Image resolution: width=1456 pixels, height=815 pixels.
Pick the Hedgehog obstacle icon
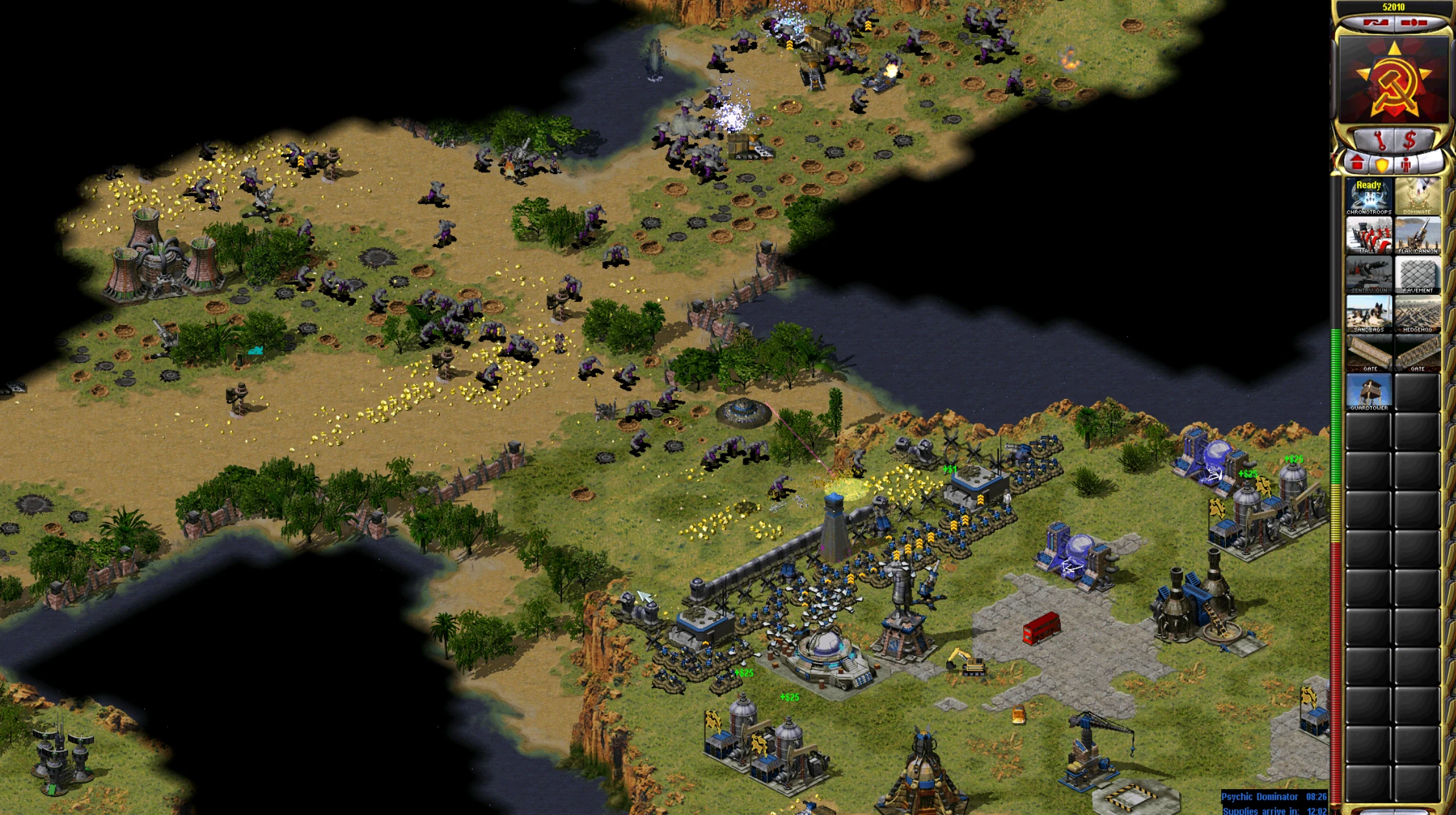pos(1417,314)
